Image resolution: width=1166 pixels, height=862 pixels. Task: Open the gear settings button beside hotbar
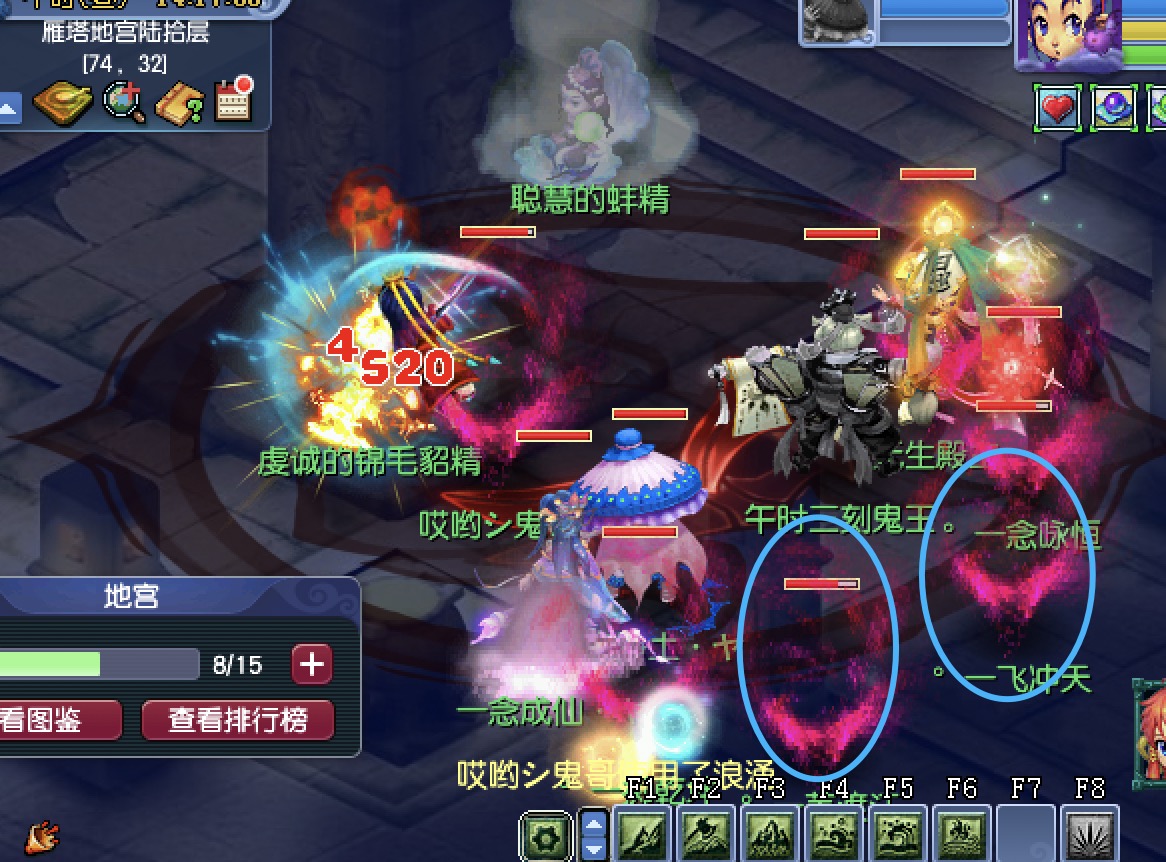[x=547, y=835]
